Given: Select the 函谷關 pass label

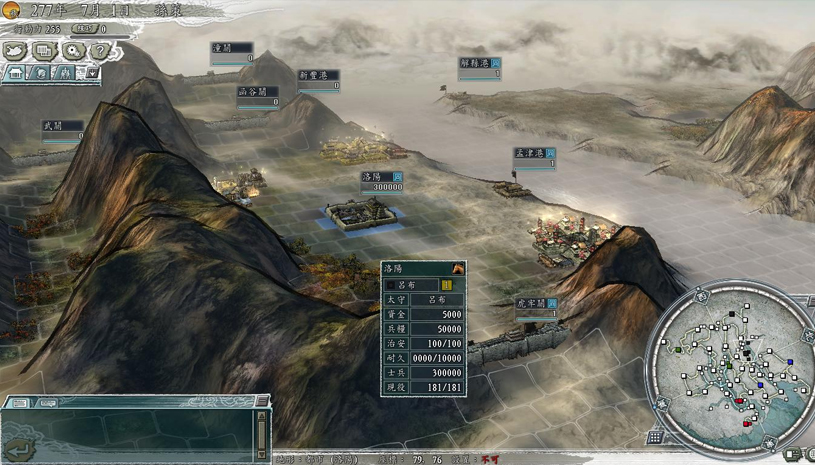Looking at the screenshot, I should 257,92.
